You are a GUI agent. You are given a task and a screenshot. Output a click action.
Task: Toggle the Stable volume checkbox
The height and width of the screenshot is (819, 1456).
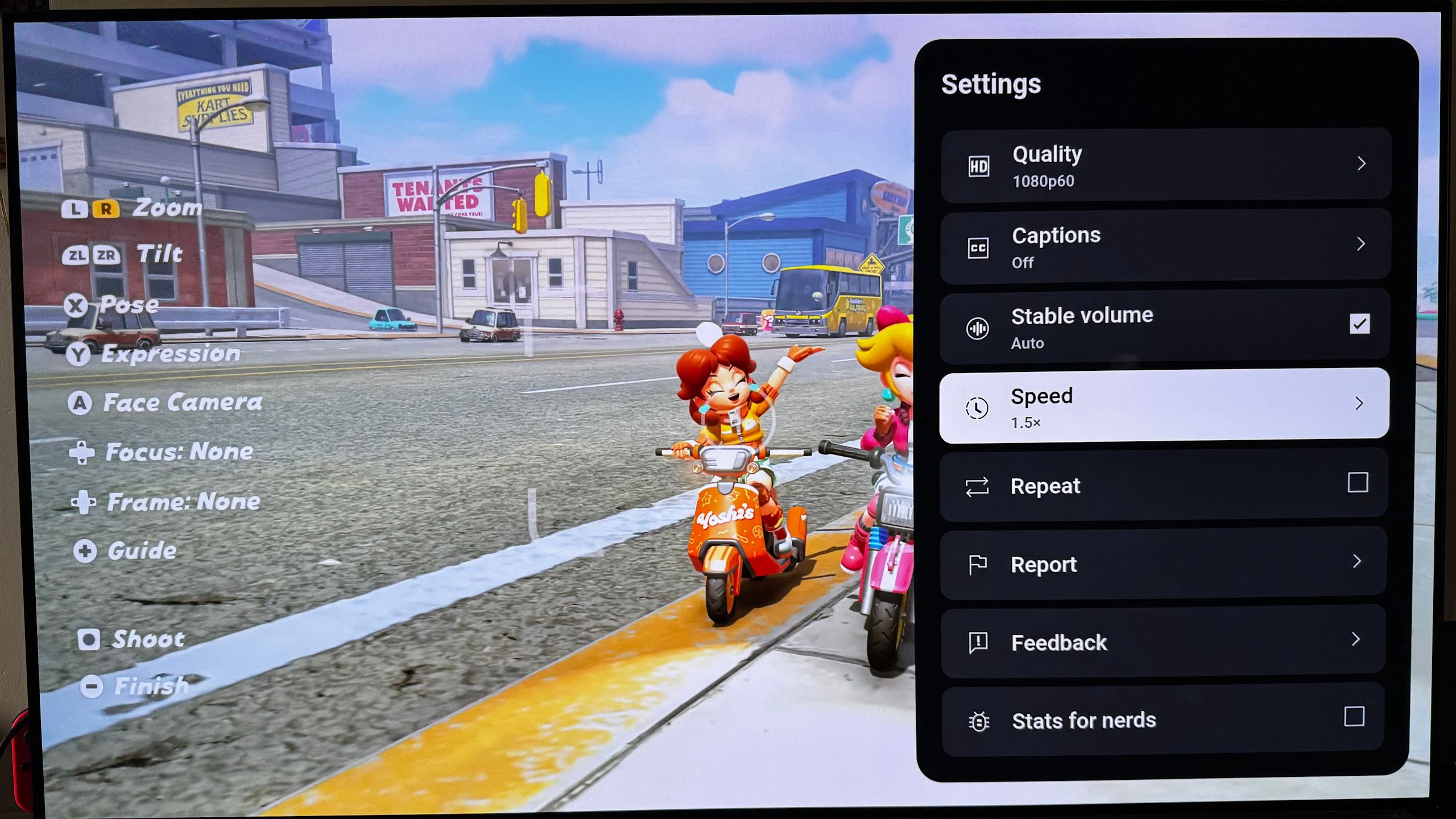pyautogui.click(x=1359, y=324)
